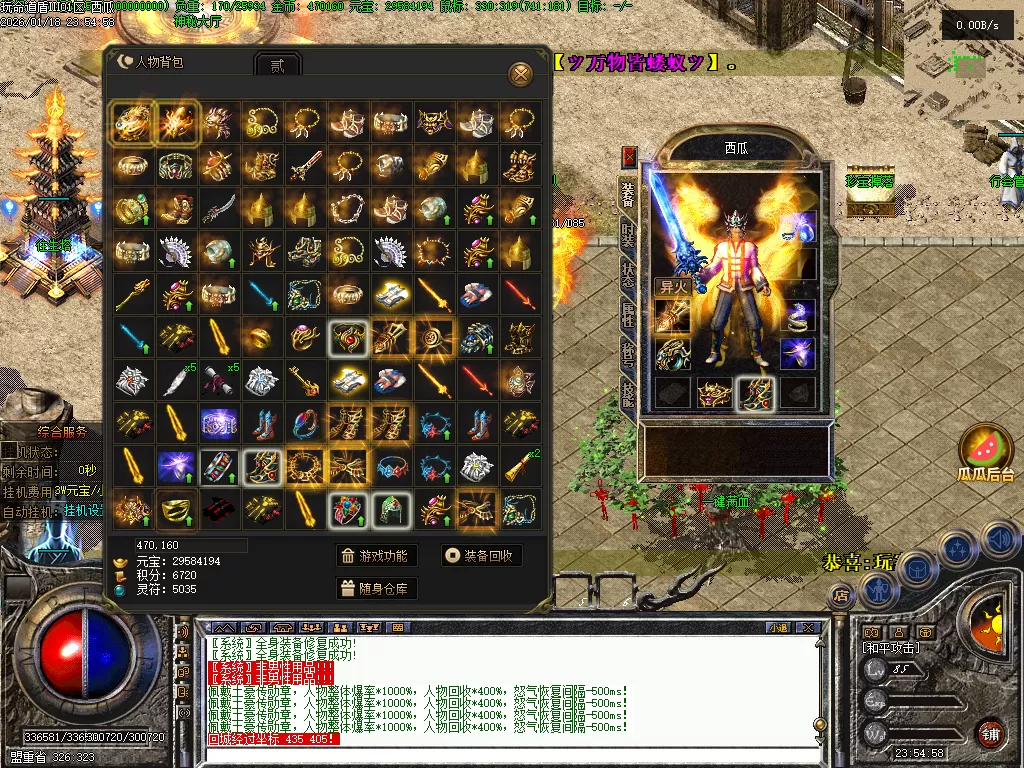The width and height of the screenshot is (1024, 768).
Task: Close the character backpack window
Action: tap(520, 74)
